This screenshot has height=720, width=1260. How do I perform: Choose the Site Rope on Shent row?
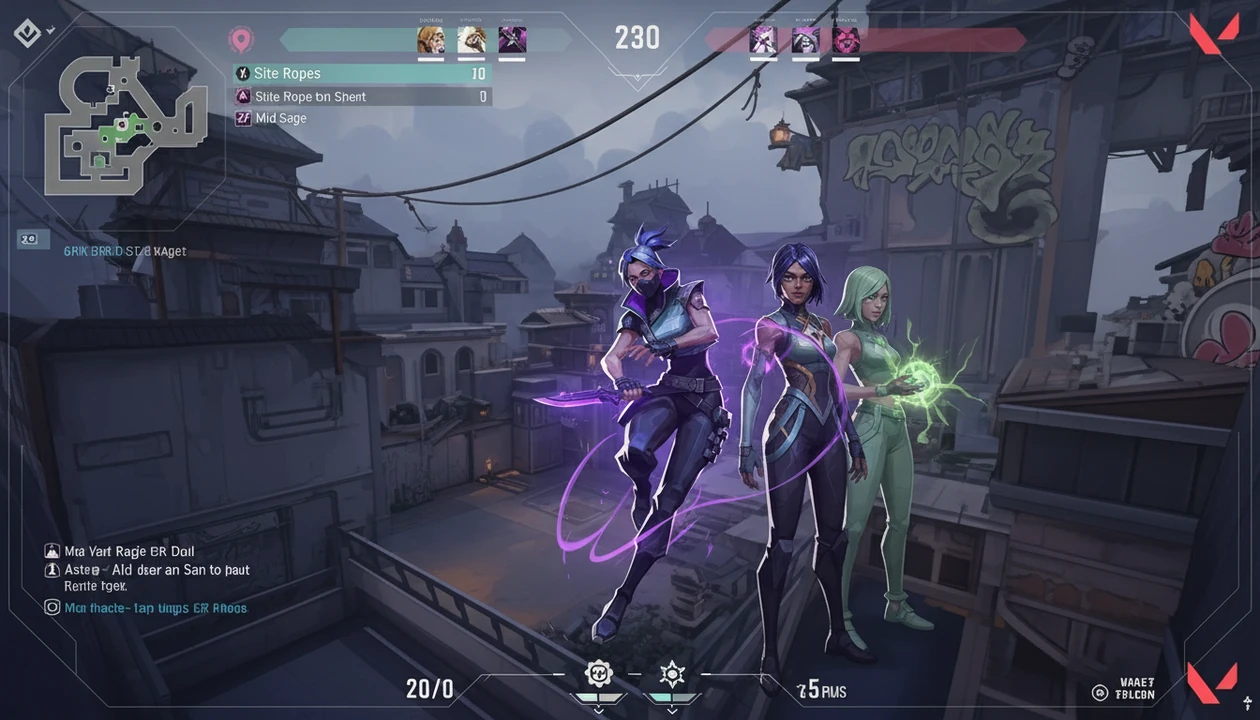coord(361,97)
